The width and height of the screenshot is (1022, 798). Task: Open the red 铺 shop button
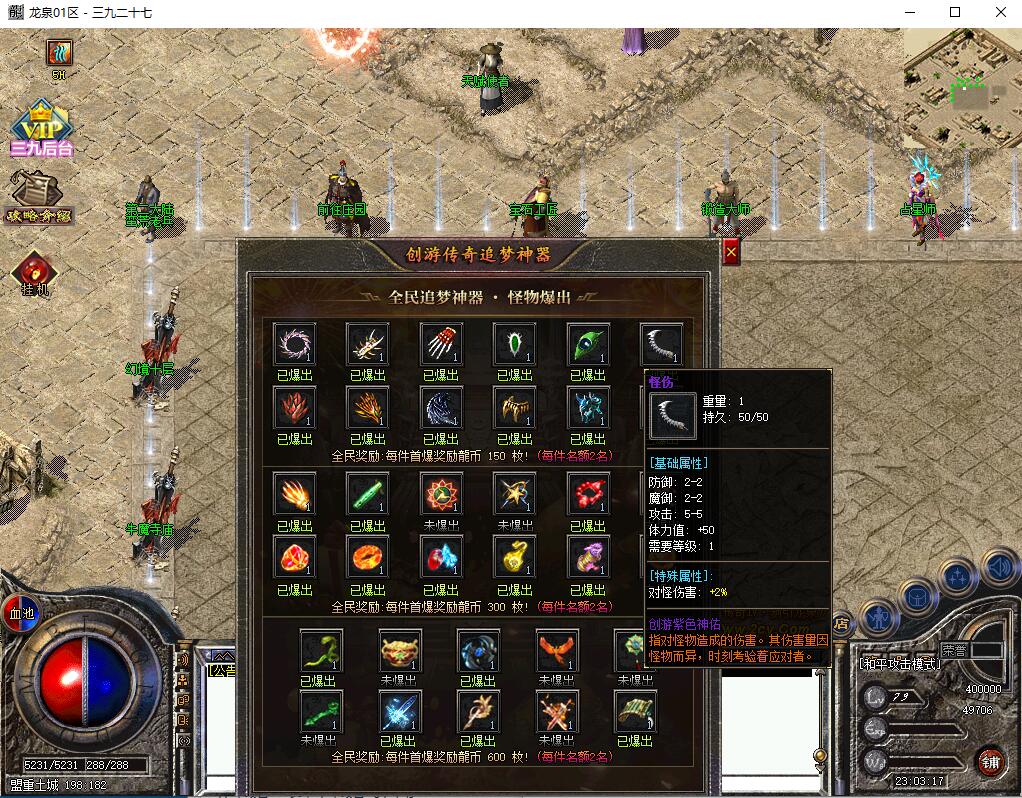click(990, 761)
